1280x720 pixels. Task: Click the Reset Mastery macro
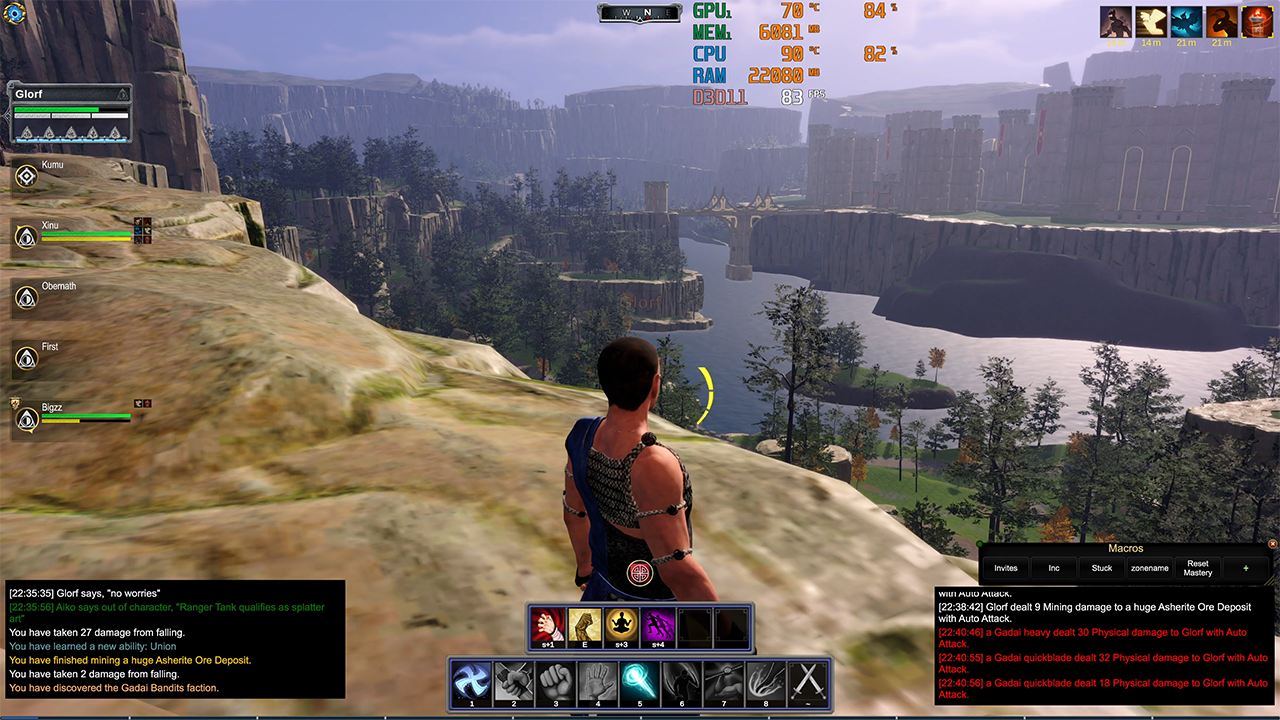click(x=1197, y=568)
